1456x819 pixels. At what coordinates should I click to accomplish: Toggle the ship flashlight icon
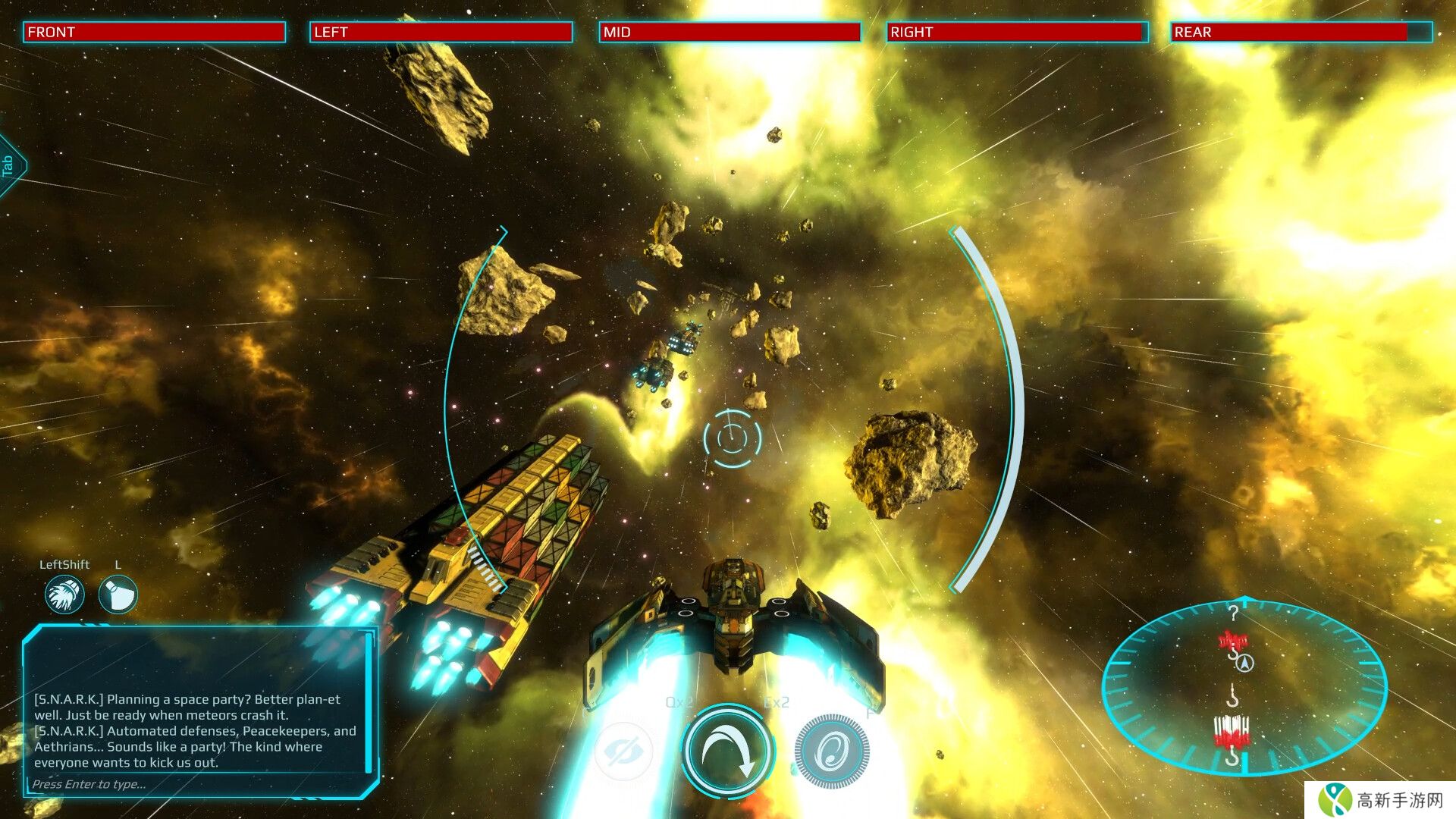[118, 594]
